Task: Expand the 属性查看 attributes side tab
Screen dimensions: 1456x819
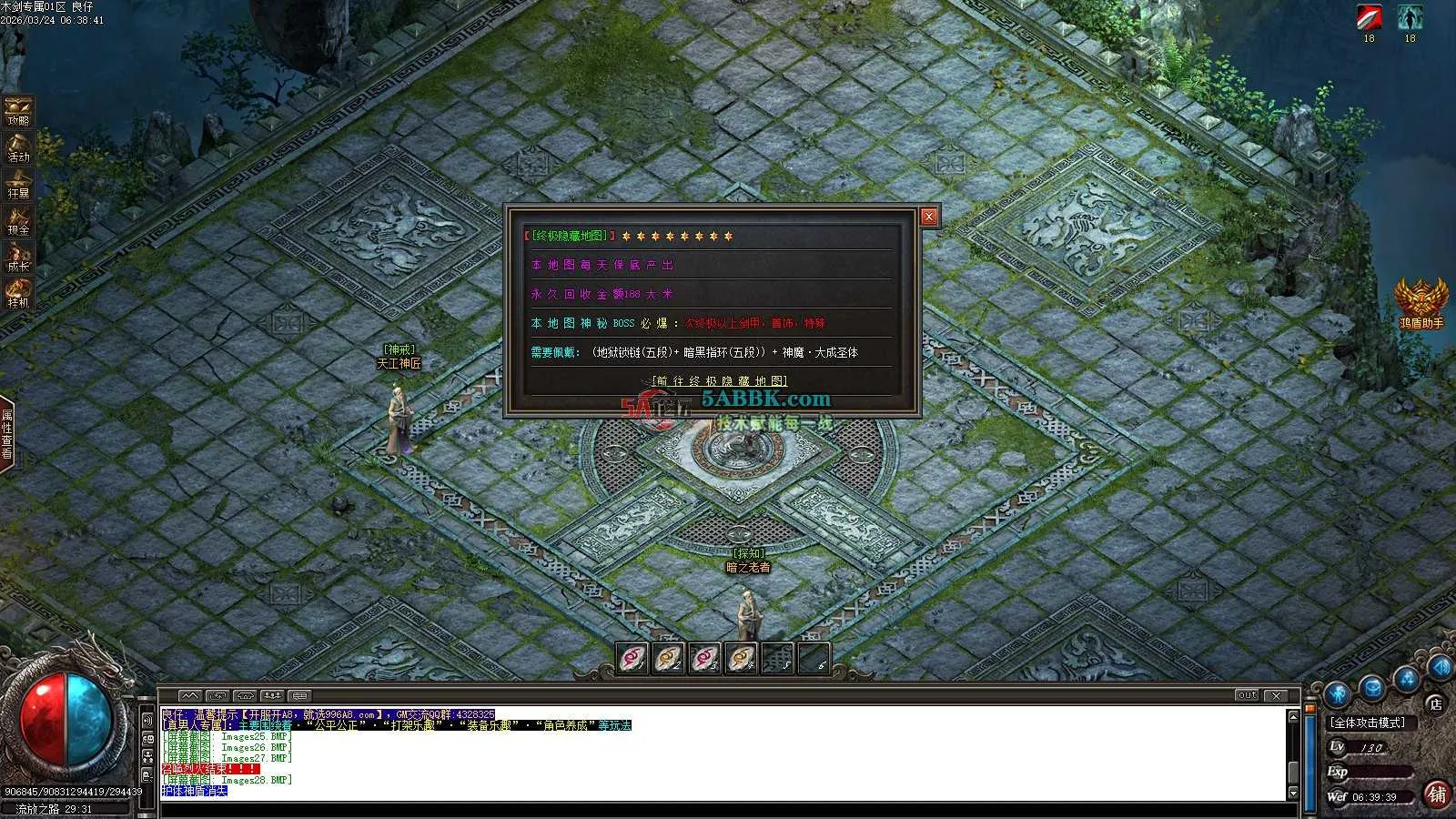Action: 7,434
